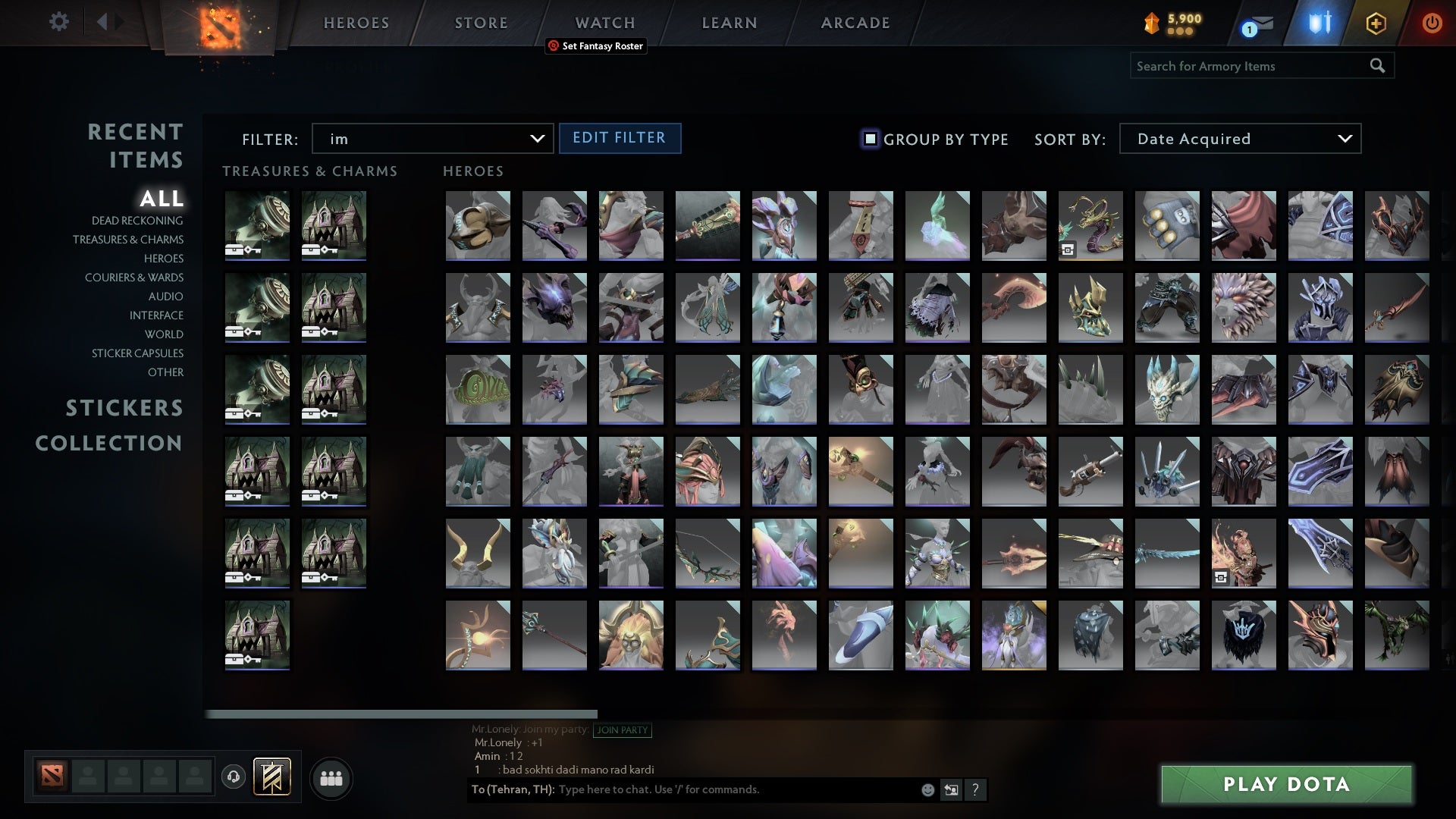Viewport: 1456px width, 819px height.
Task: Open the voice chat headset icon
Action: (232, 777)
